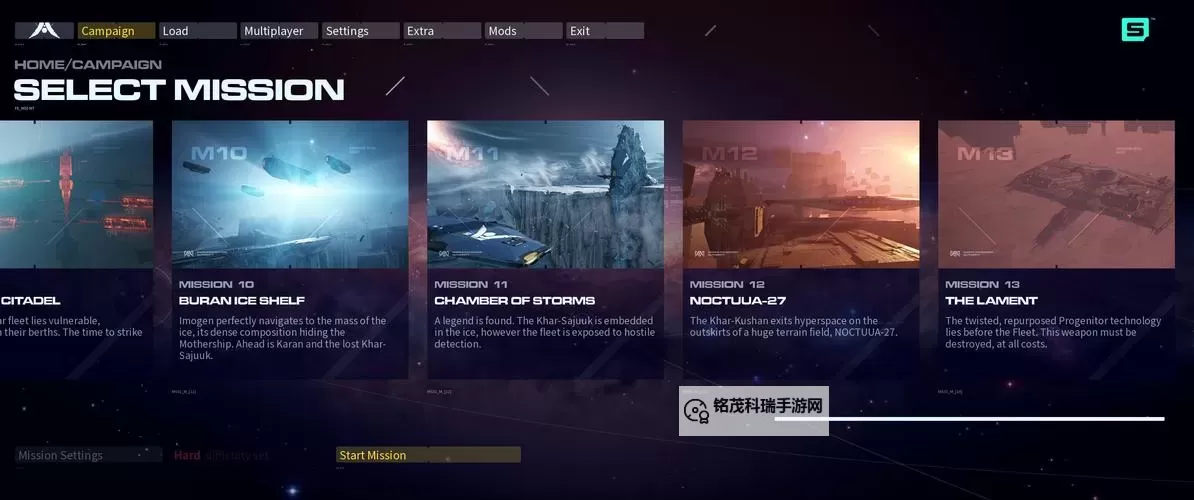Click the Start Mission button
Image resolution: width=1194 pixels, height=500 pixels.
point(428,455)
